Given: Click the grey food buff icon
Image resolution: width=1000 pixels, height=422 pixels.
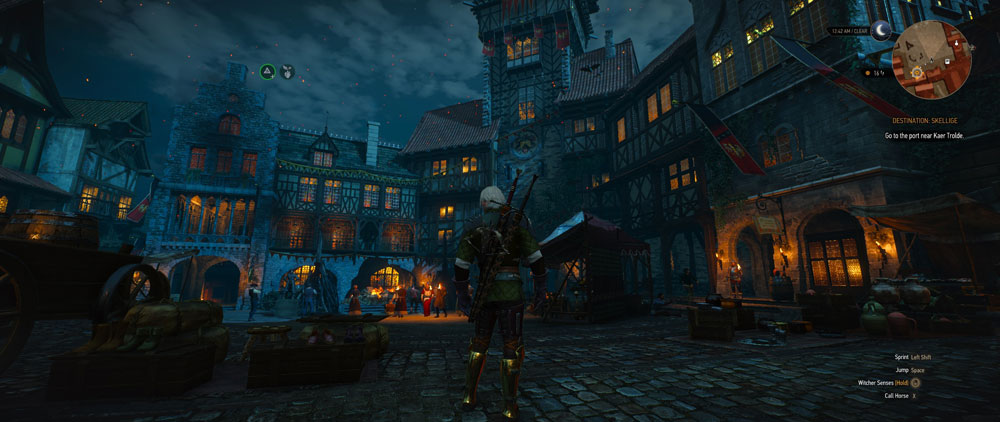Looking at the screenshot, I should pos(287,71).
